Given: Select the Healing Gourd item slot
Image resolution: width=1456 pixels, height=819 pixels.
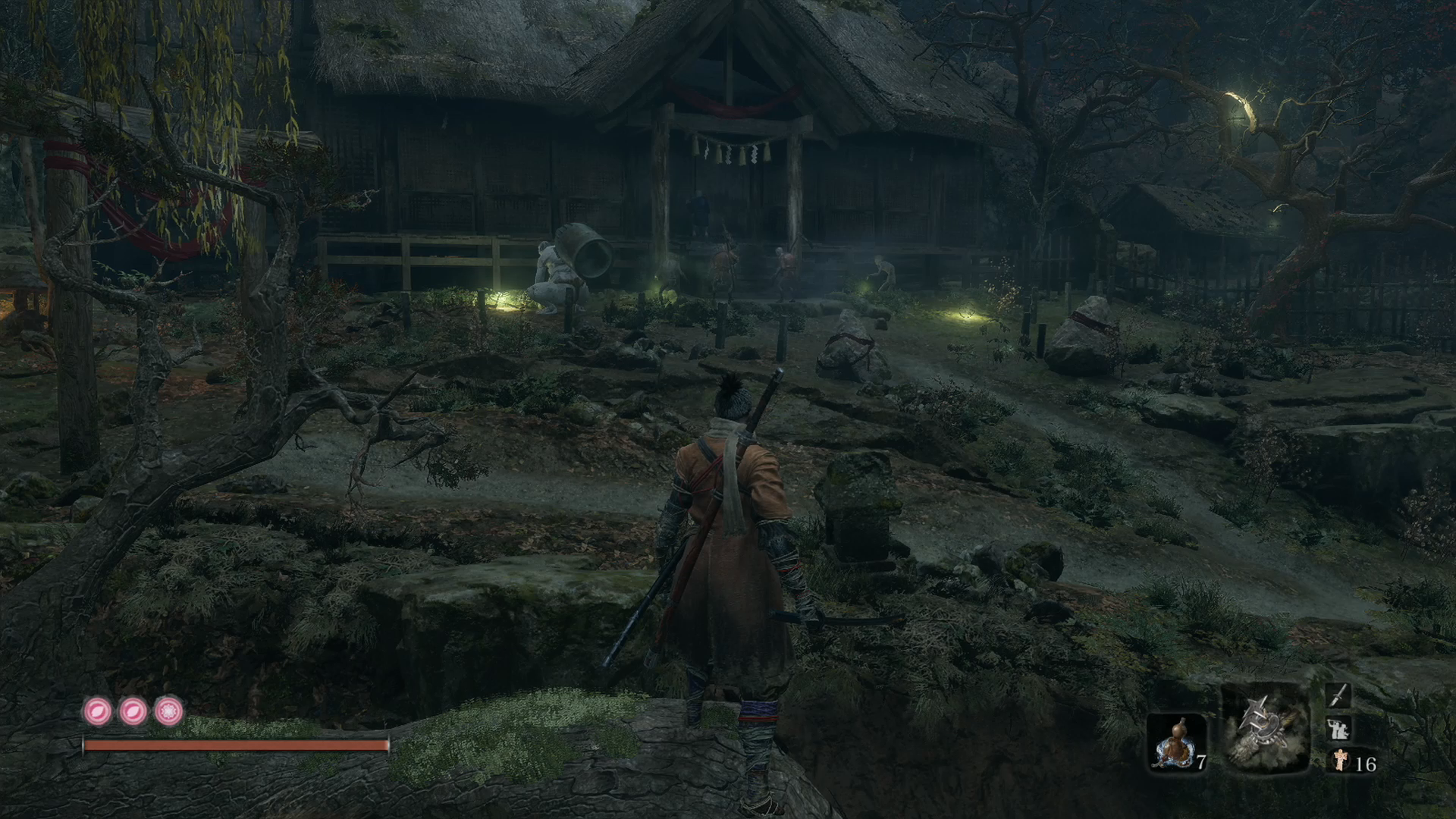Looking at the screenshot, I should [x=1175, y=743].
